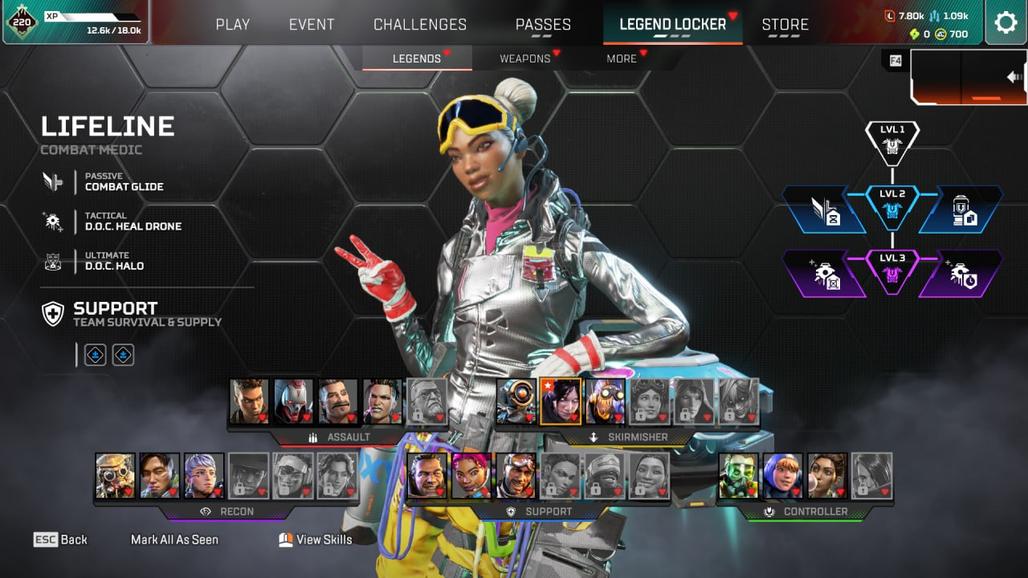Open the Passes tab
The image size is (1028, 578).
(x=543, y=24)
